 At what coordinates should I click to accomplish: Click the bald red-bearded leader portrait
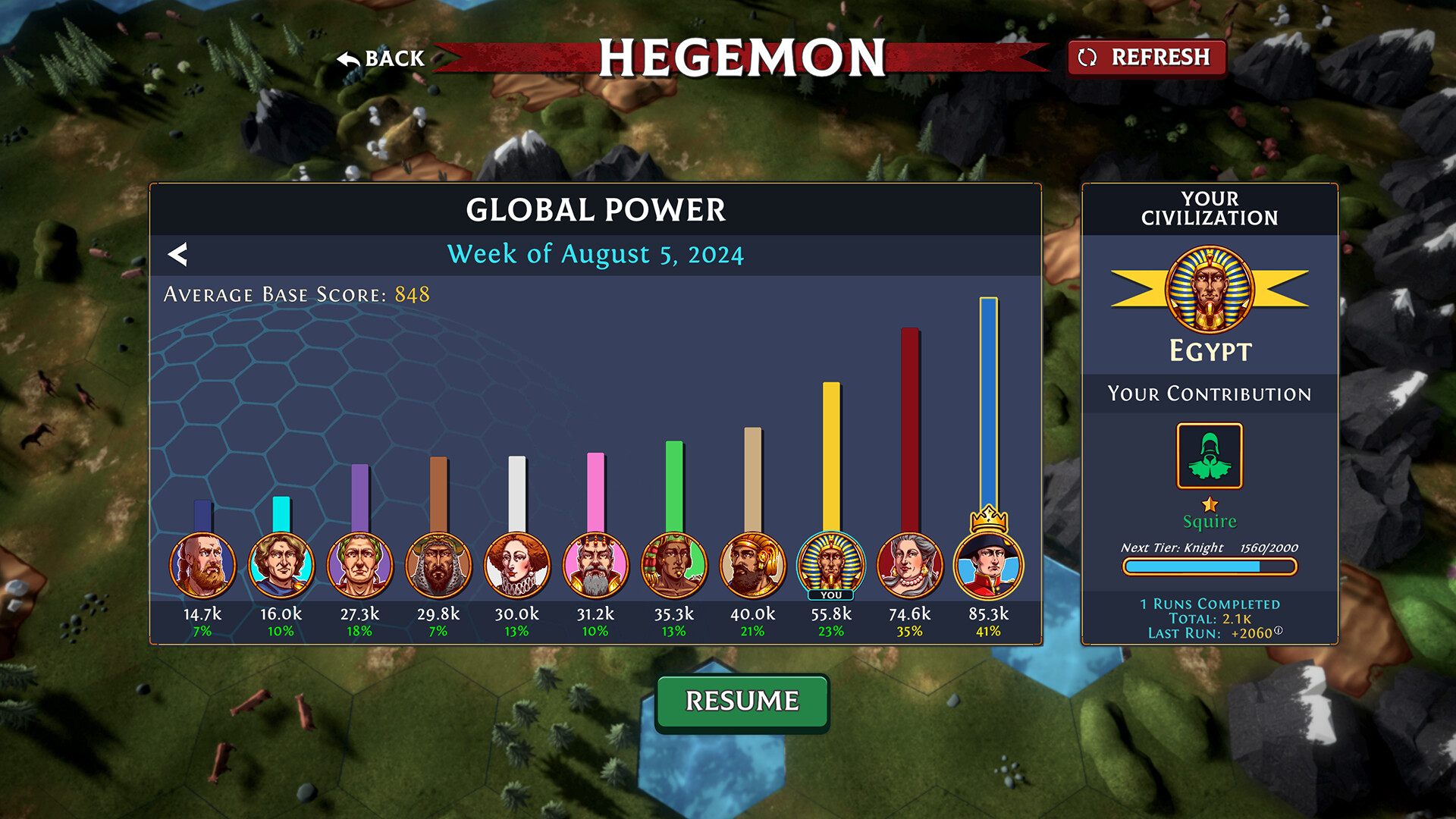[x=202, y=565]
